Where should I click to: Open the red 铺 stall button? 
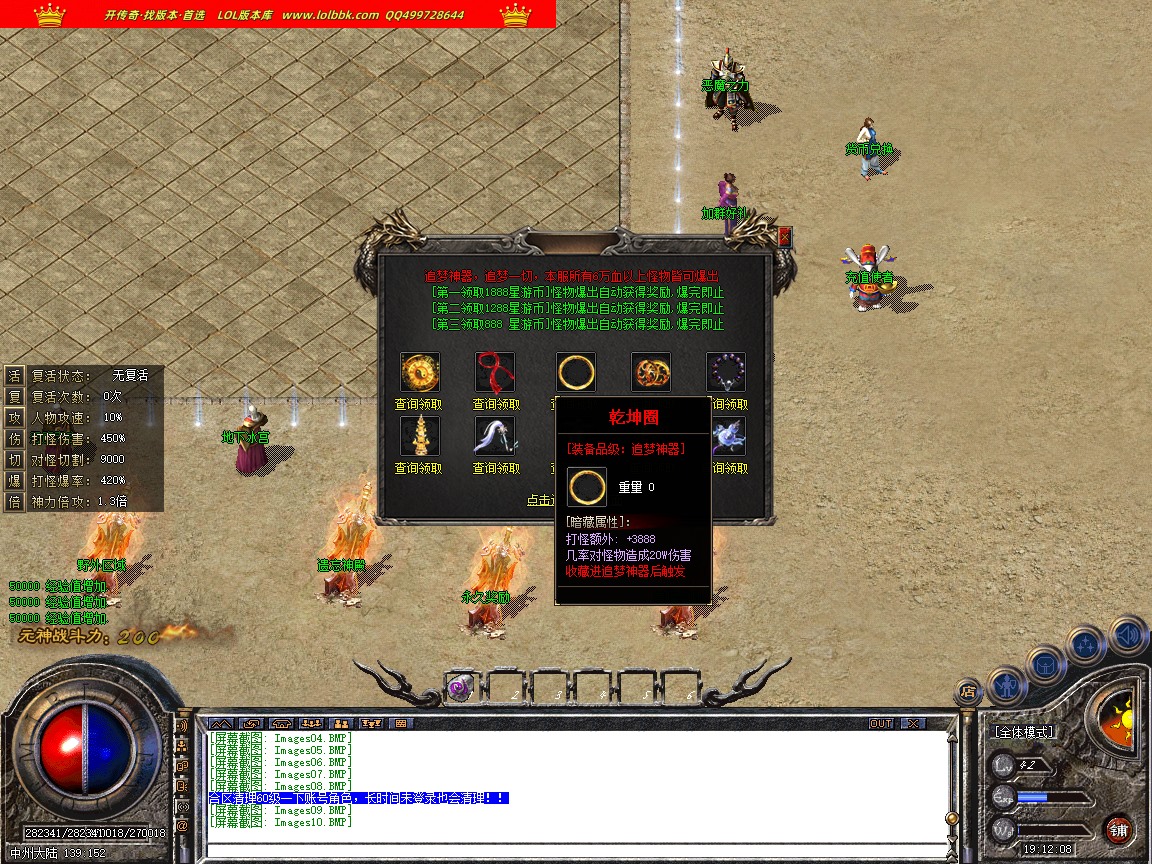(x=1118, y=830)
